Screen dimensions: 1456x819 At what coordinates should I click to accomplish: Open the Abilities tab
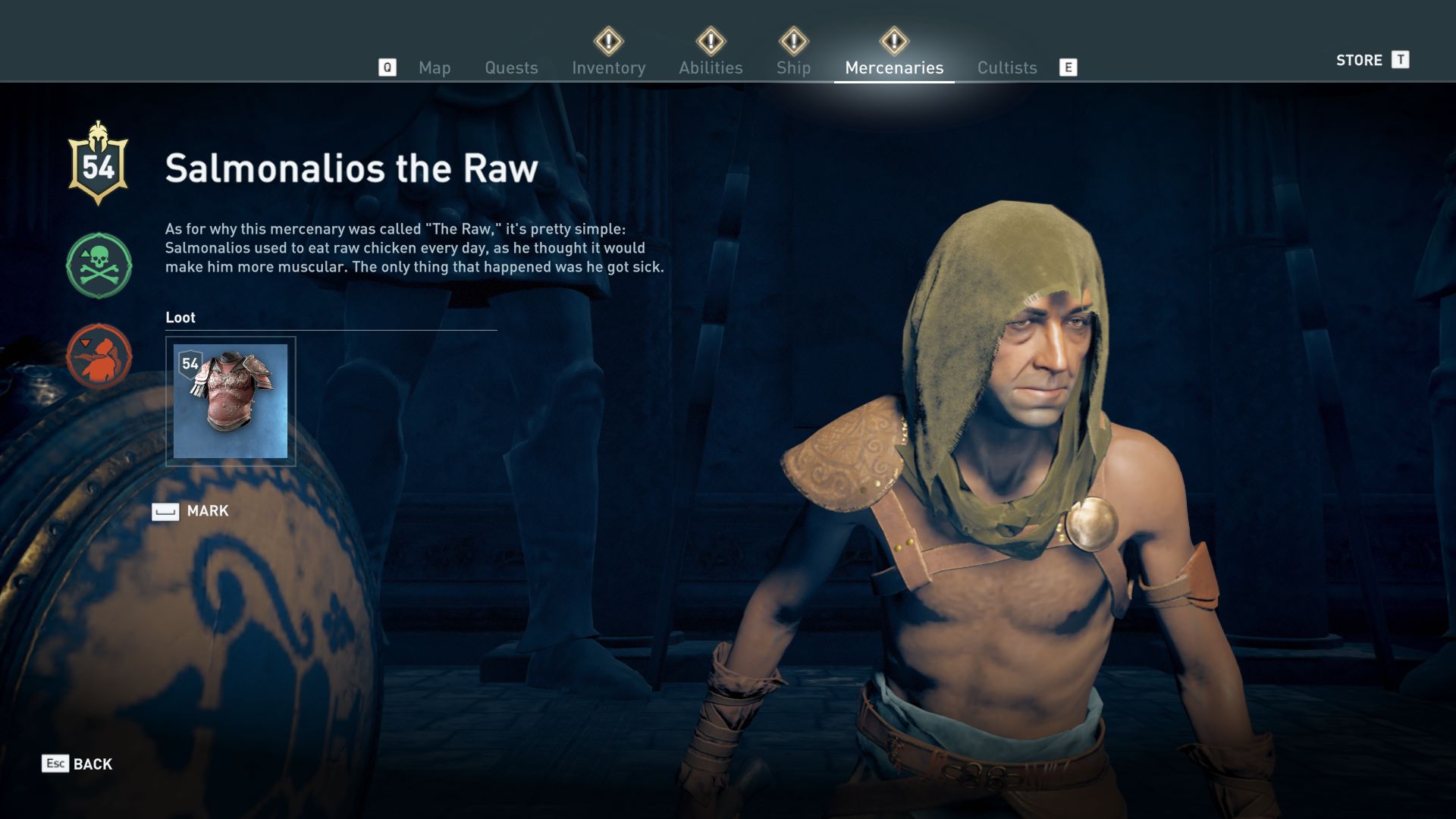711,67
